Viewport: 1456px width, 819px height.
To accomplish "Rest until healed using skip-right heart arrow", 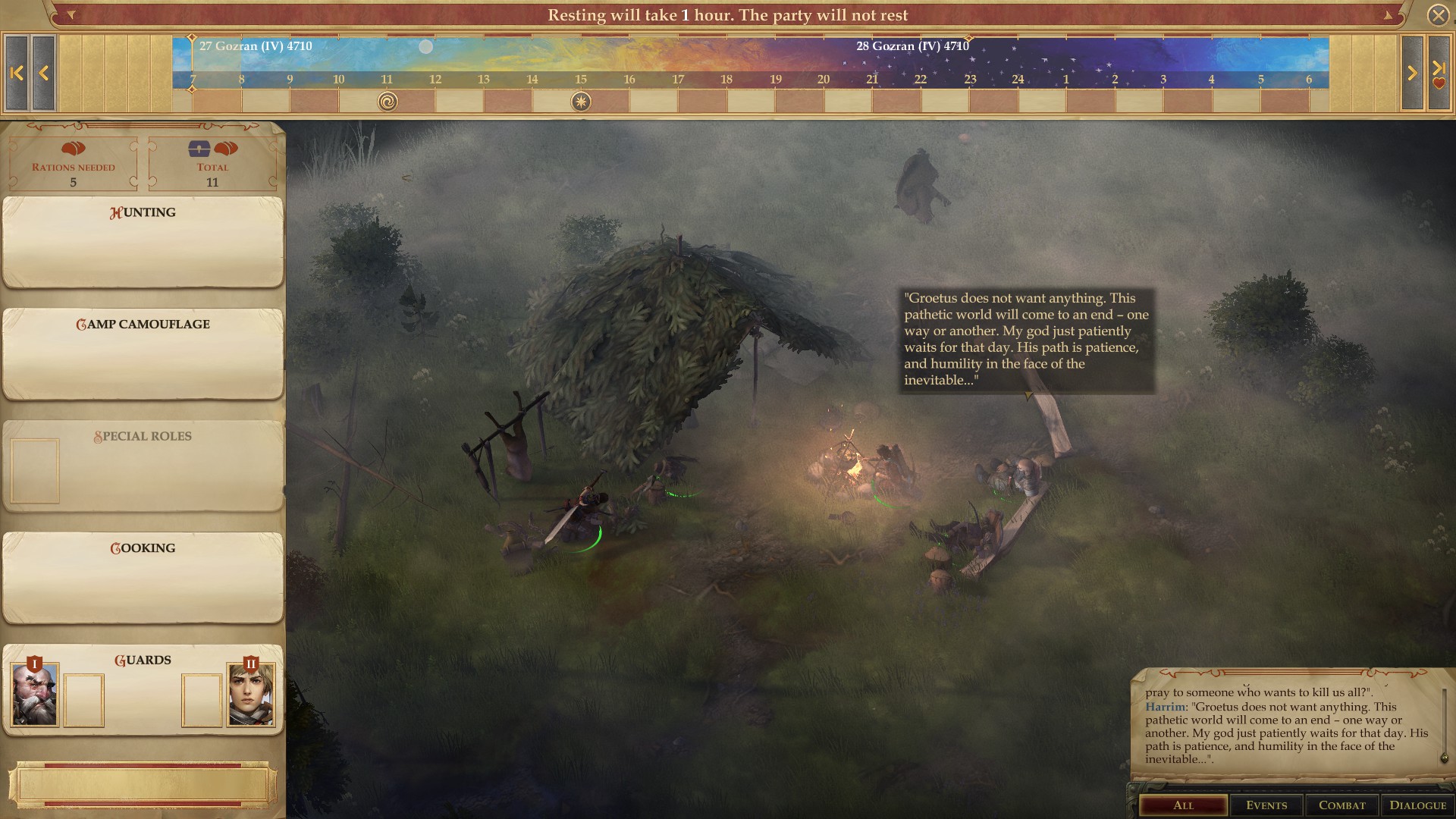I will (x=1439, y=74).
